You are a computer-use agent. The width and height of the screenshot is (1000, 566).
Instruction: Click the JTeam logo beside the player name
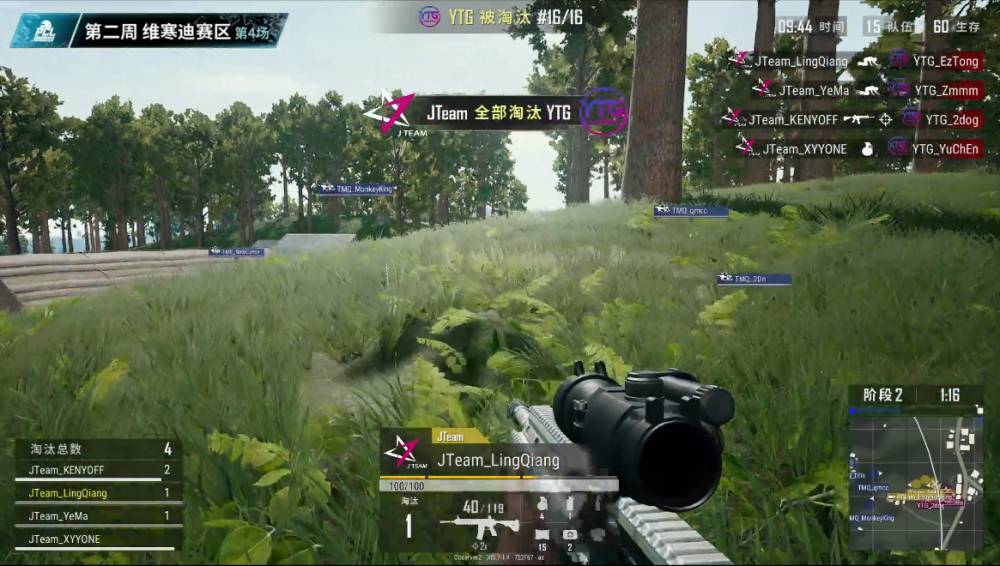(403, 451)
